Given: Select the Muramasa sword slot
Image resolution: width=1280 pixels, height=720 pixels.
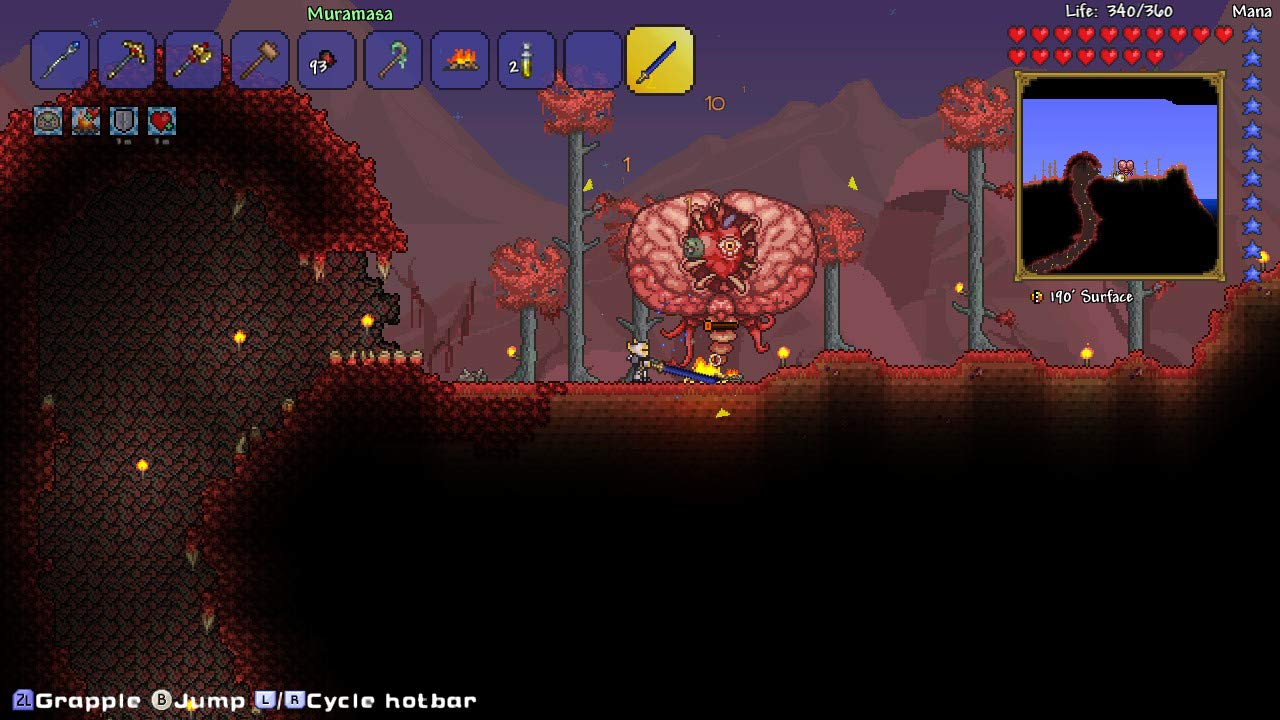Looking at the screenshot, I should coord(660,60).
